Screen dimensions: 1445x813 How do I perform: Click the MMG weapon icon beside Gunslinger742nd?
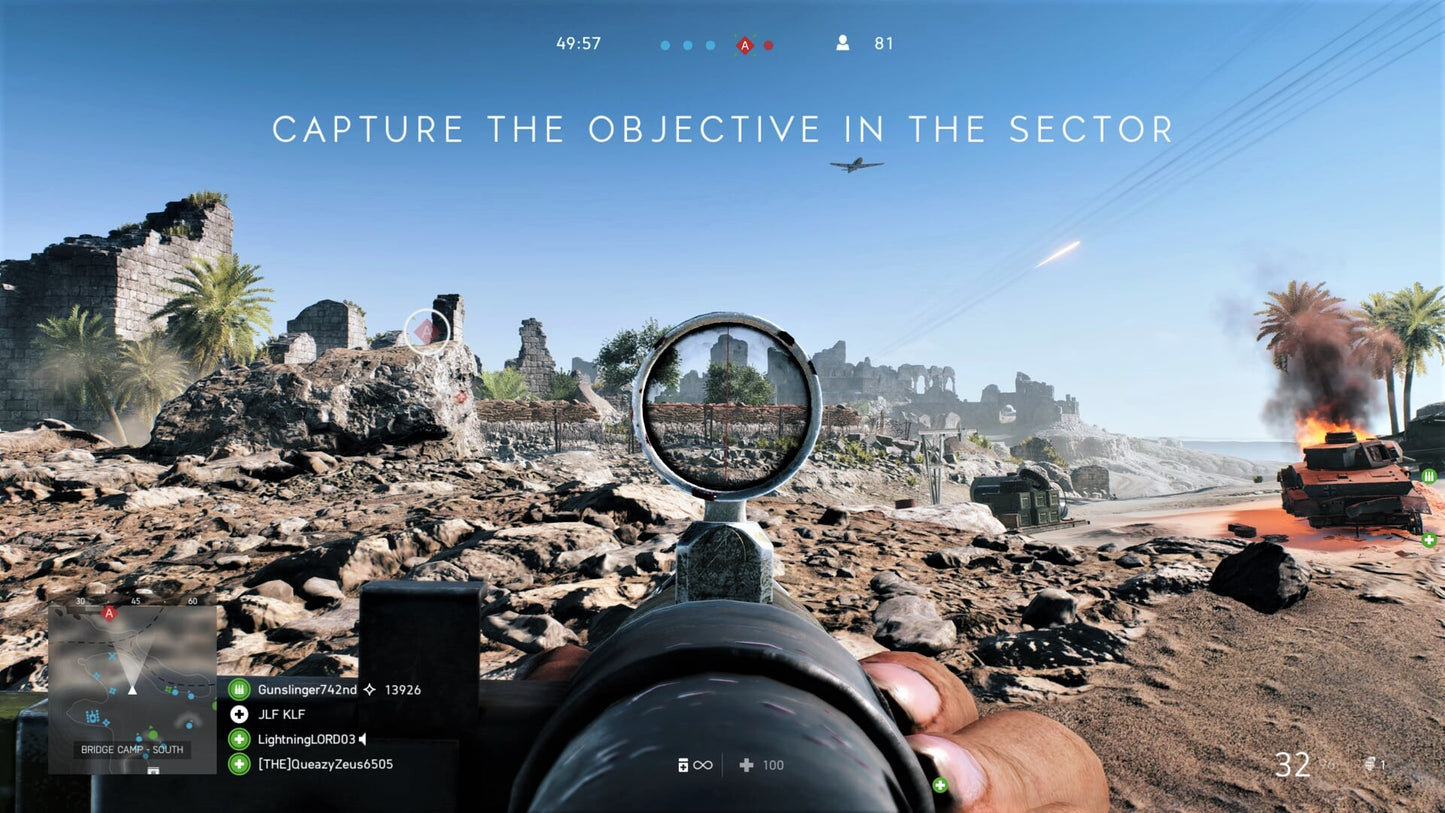tap(239, 689)
